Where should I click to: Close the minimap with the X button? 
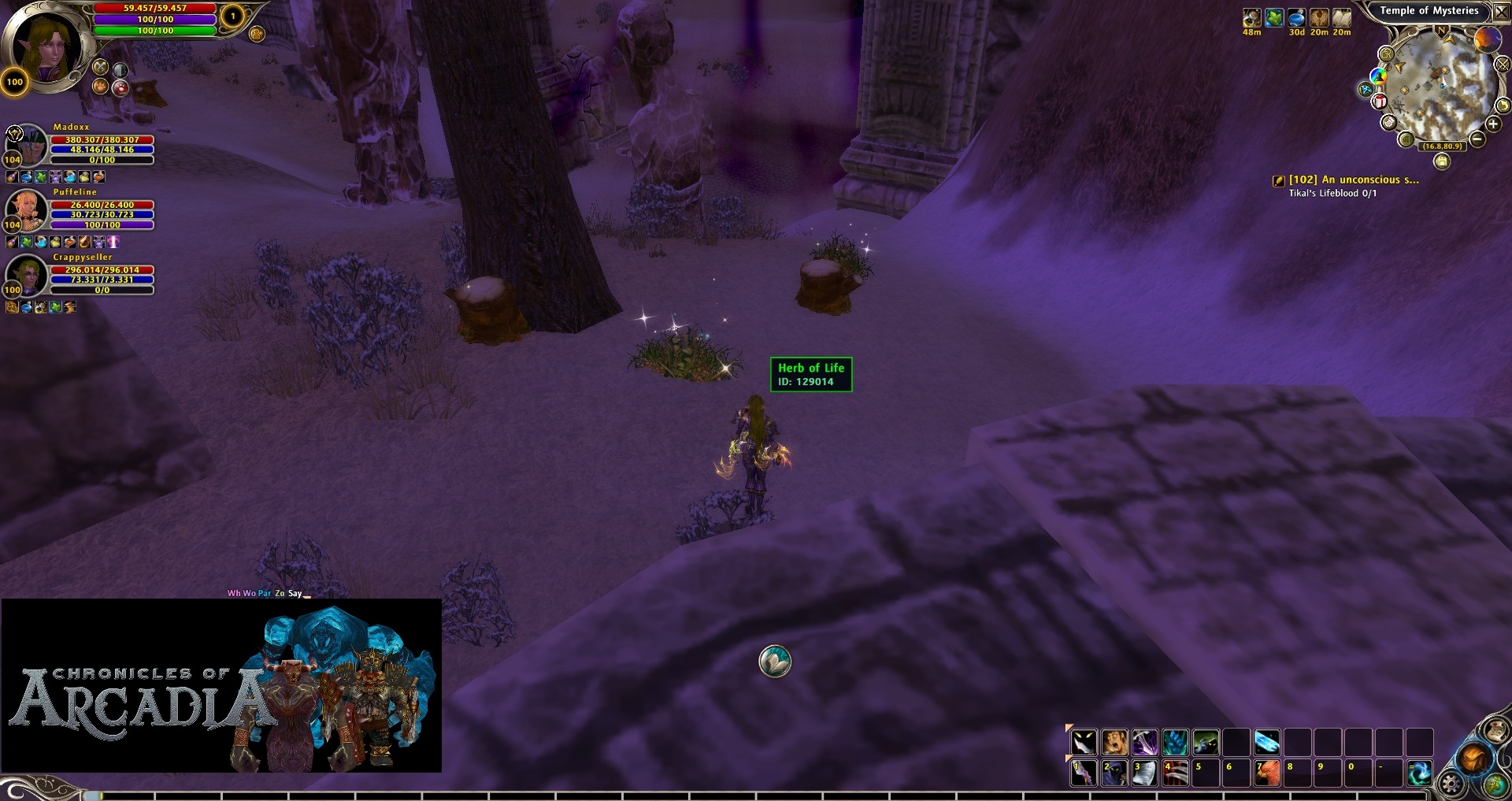click(1501, 12)
